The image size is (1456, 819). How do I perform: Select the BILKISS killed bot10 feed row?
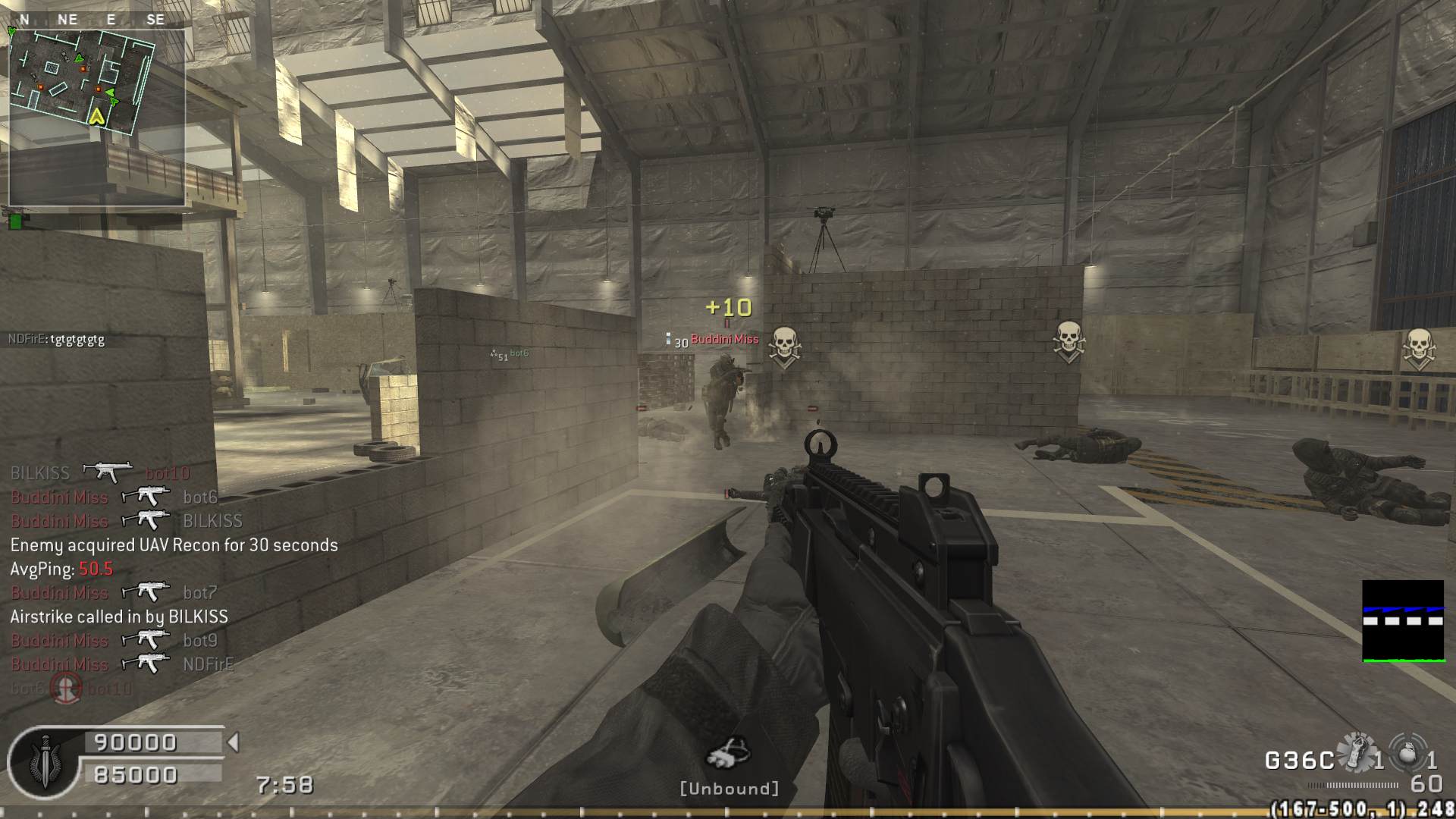point(100,473)
